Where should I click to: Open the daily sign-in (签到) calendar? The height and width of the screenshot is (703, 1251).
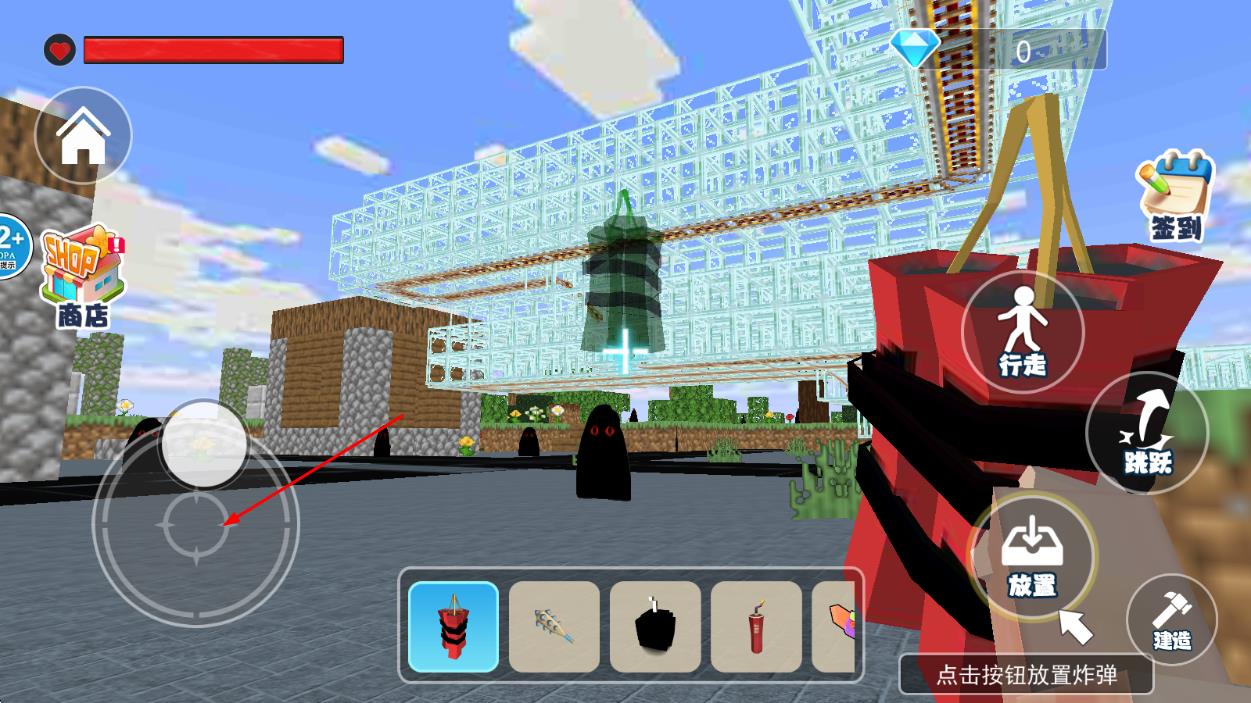[1175, 196]
